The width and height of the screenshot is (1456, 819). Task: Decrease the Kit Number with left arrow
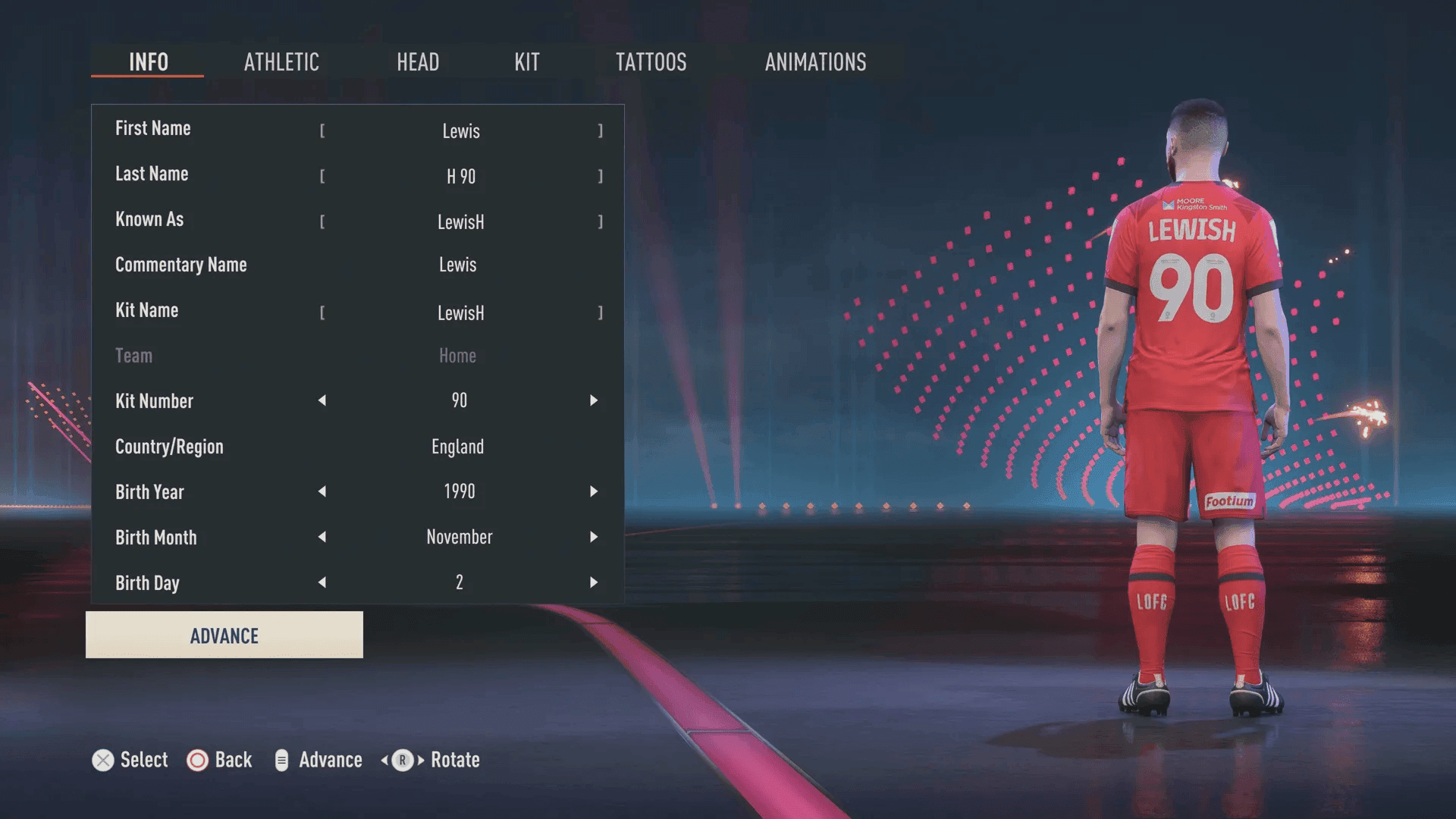pos(322,401)
